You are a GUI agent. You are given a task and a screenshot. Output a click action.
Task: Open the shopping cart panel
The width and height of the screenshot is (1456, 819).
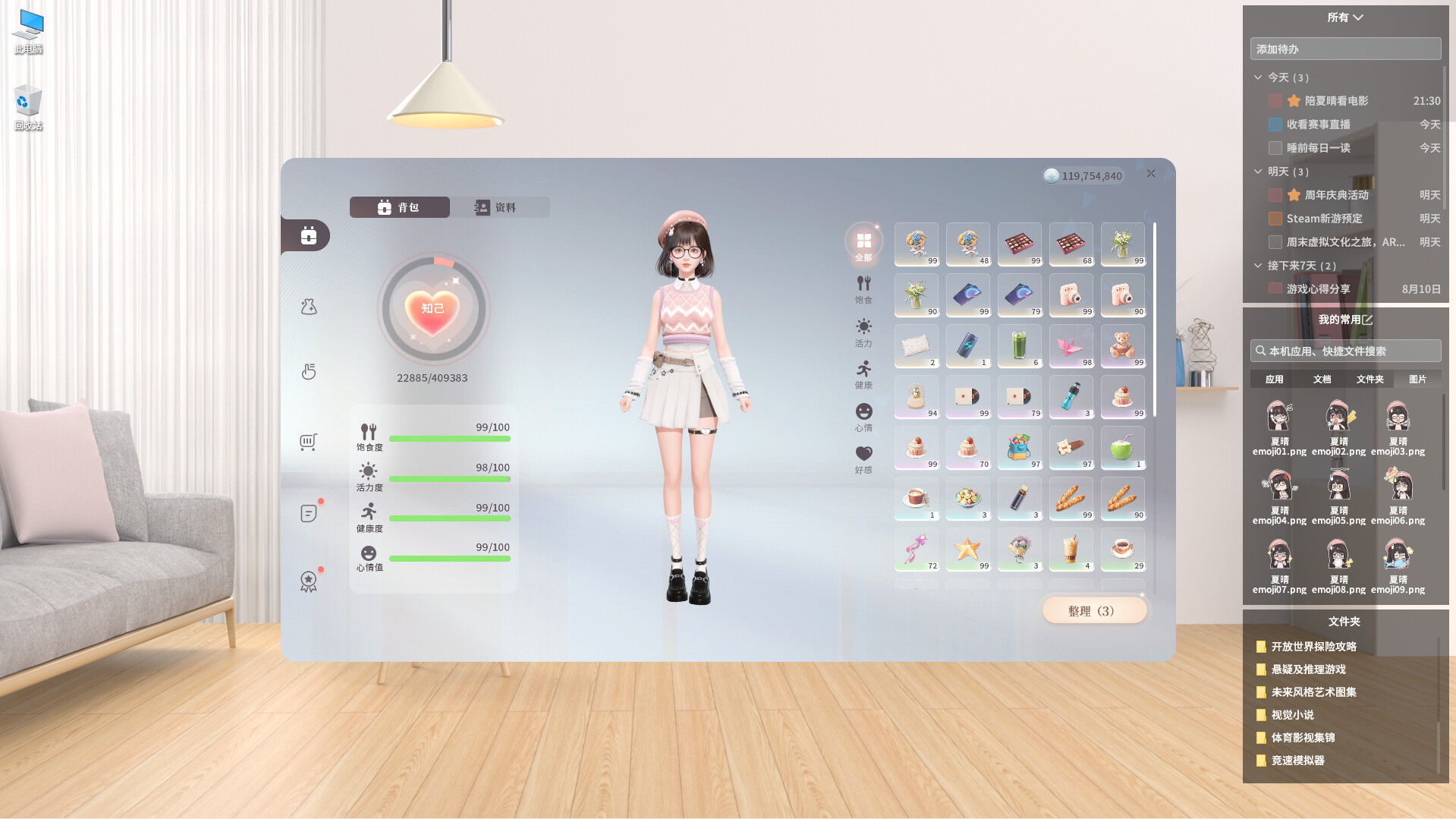click(x=307, y=442)
